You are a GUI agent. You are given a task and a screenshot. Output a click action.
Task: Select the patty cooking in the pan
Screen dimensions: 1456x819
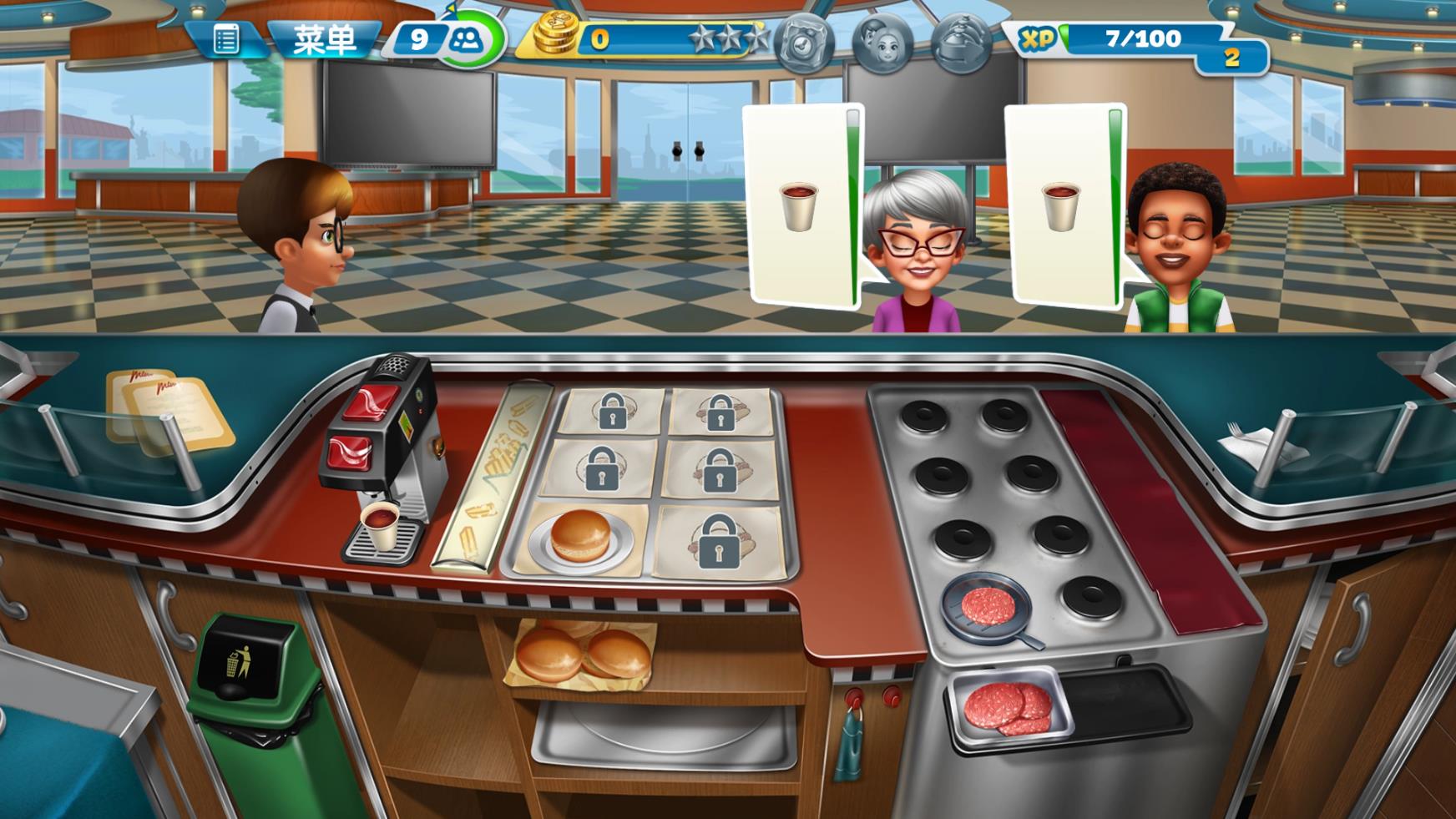click(x=988, y=604)
